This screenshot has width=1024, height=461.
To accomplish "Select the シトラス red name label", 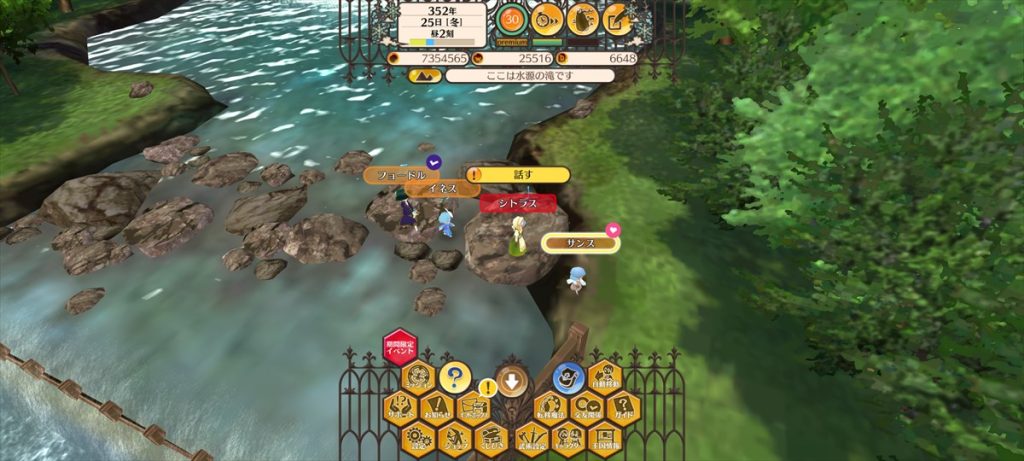I will pos(517,203).
